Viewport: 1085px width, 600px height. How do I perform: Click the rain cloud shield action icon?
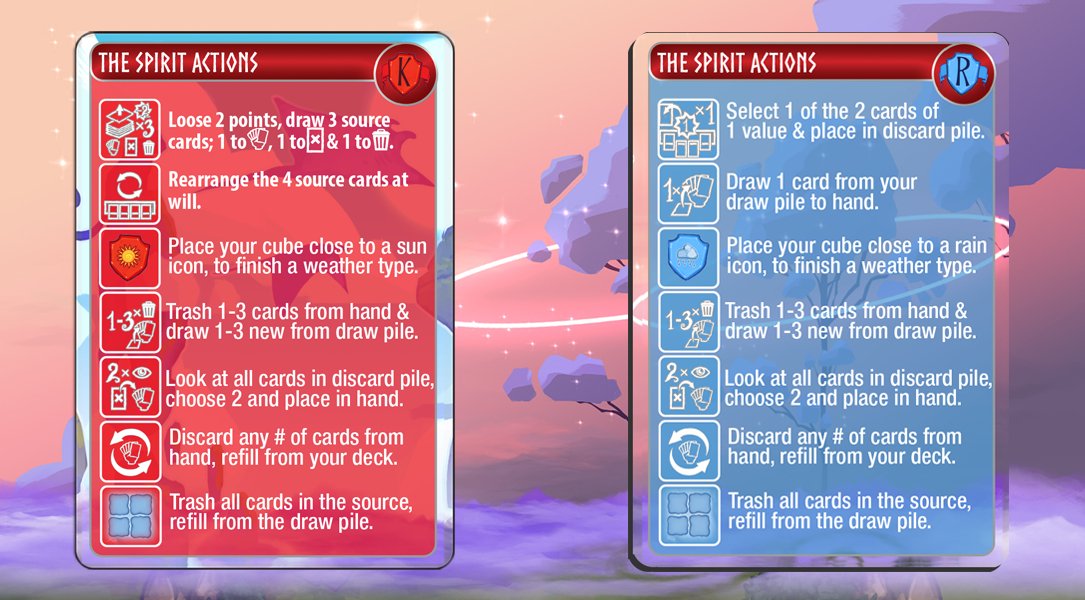click(689, 257)
